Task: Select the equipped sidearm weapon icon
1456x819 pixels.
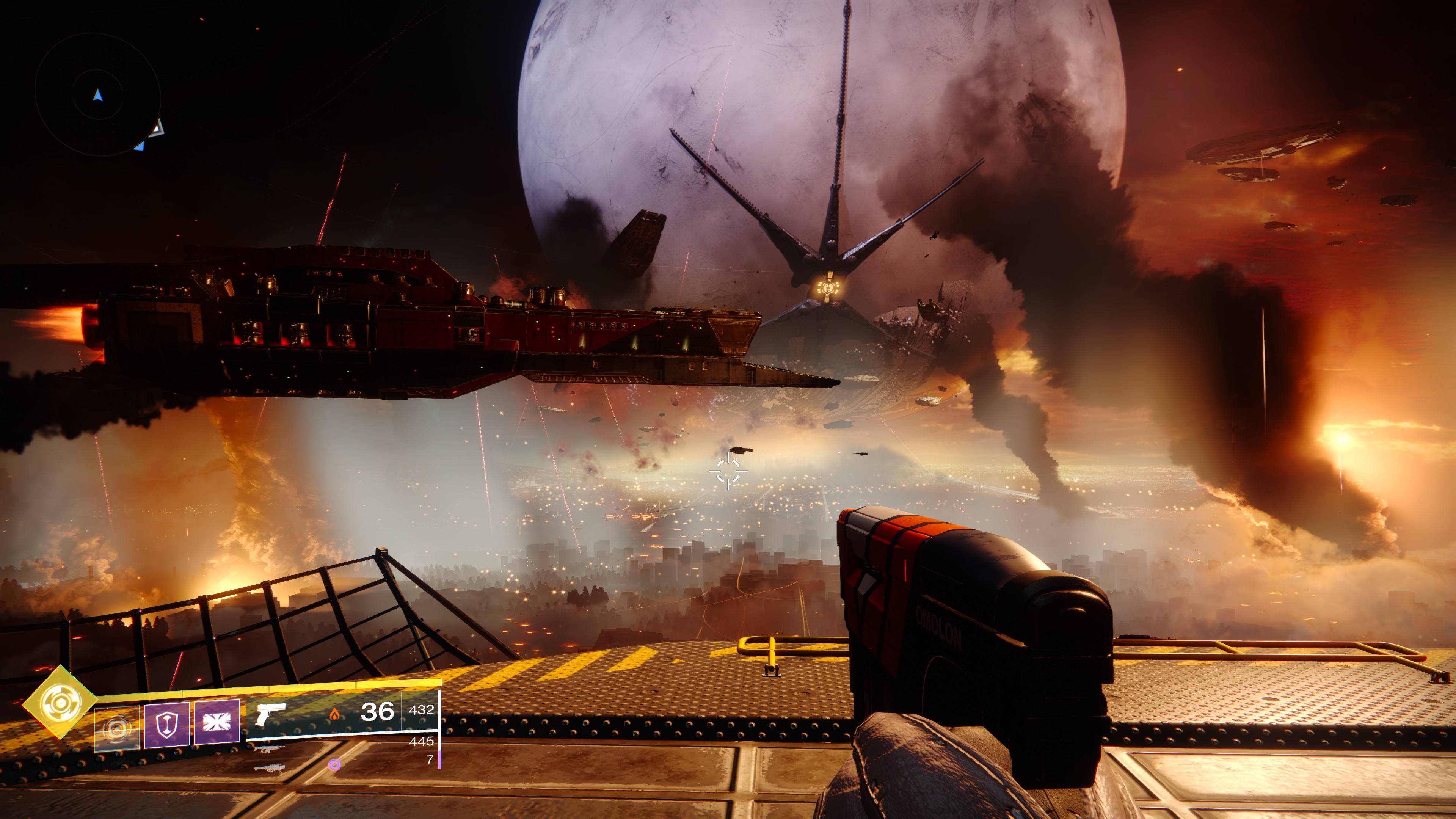Action: point(271,714)
